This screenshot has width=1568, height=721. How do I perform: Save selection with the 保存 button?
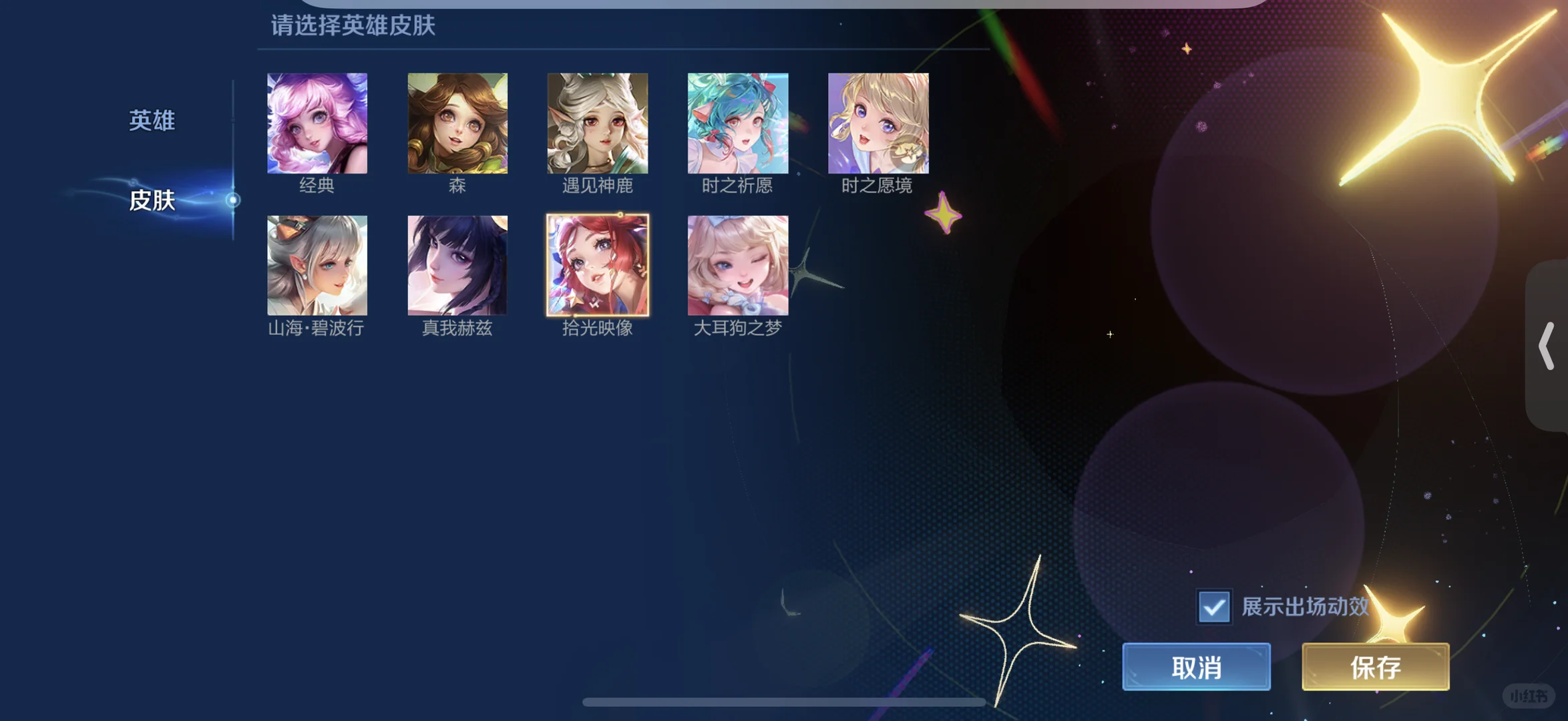tap(1375, 667)
